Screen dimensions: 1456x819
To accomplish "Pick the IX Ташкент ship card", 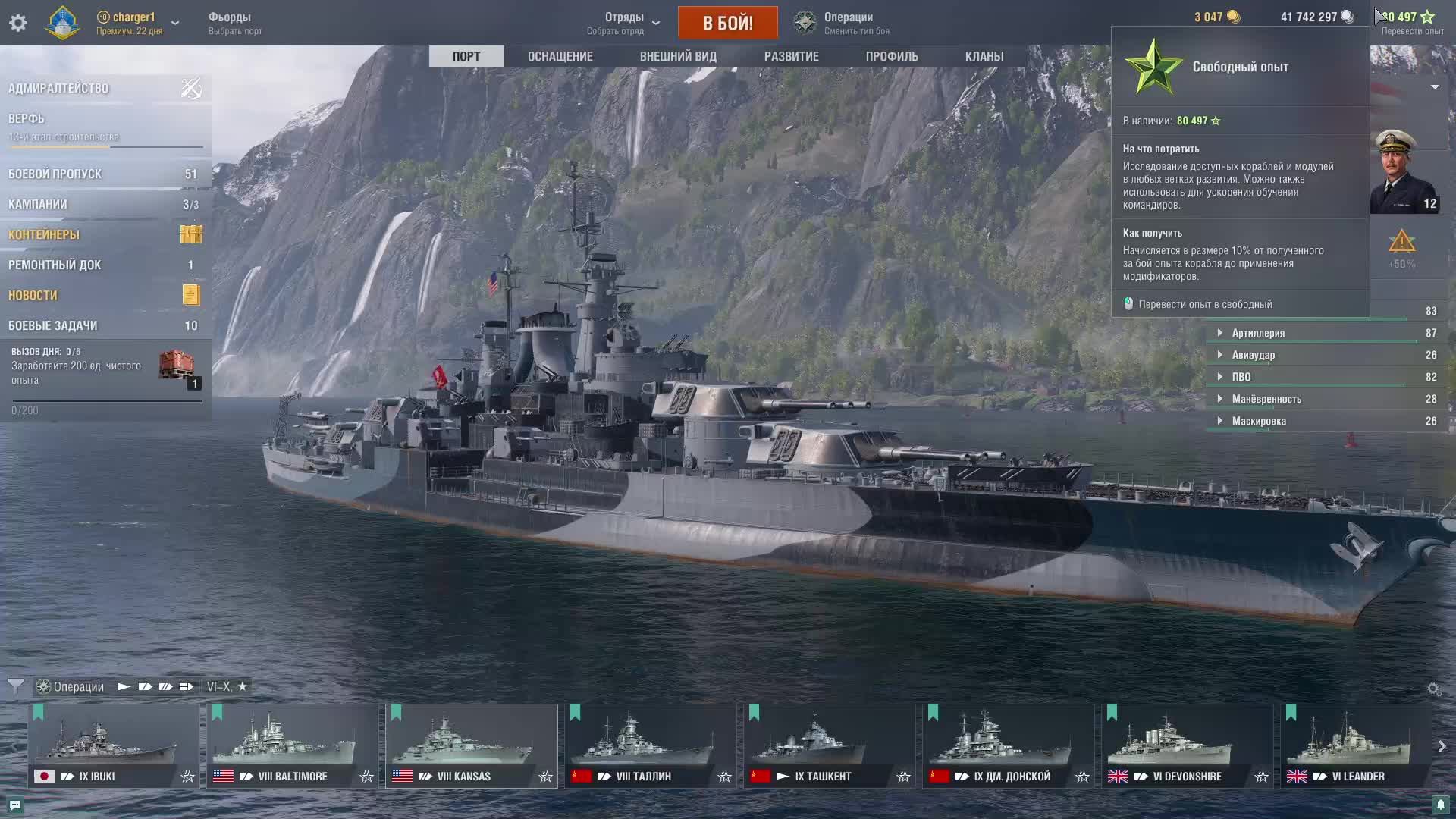I will (x=829, y=745).
